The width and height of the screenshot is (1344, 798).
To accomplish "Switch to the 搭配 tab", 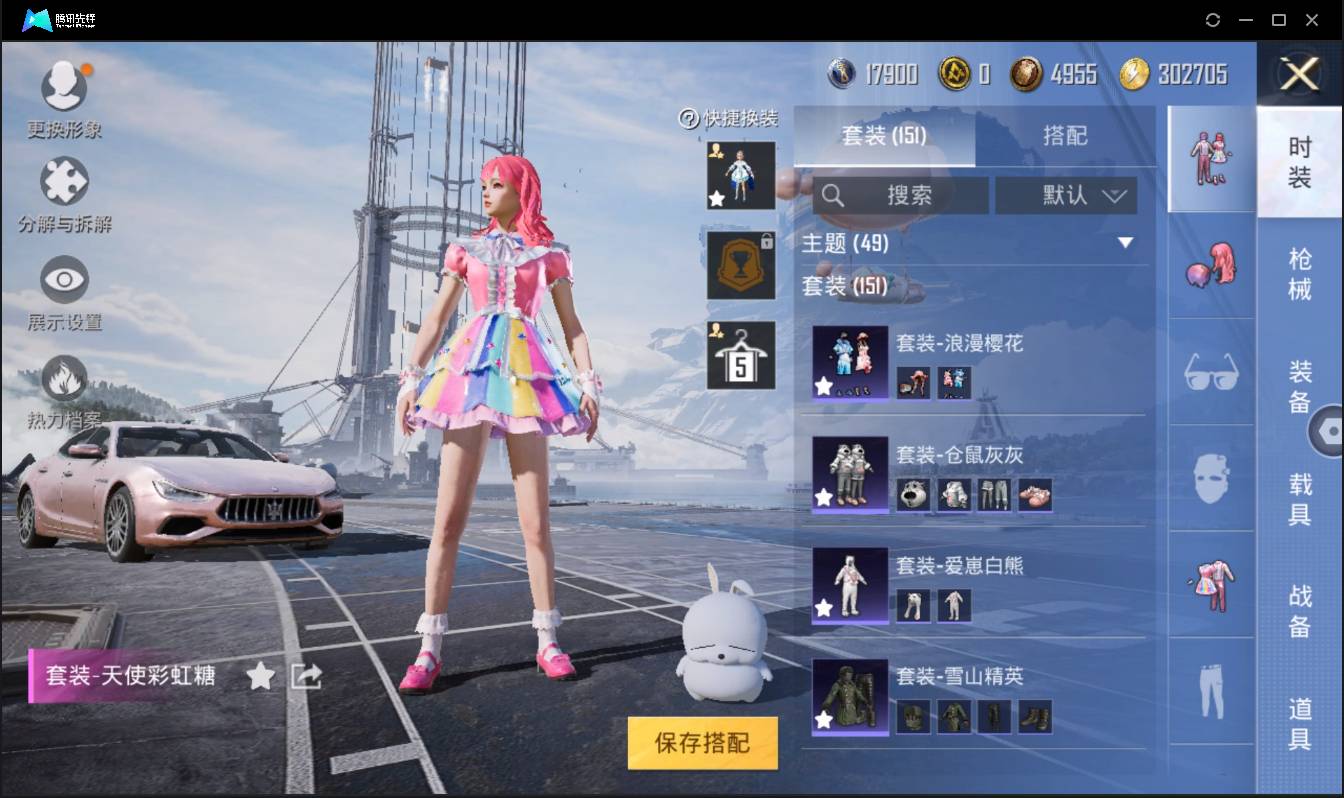I will [x=1064, y=136].
